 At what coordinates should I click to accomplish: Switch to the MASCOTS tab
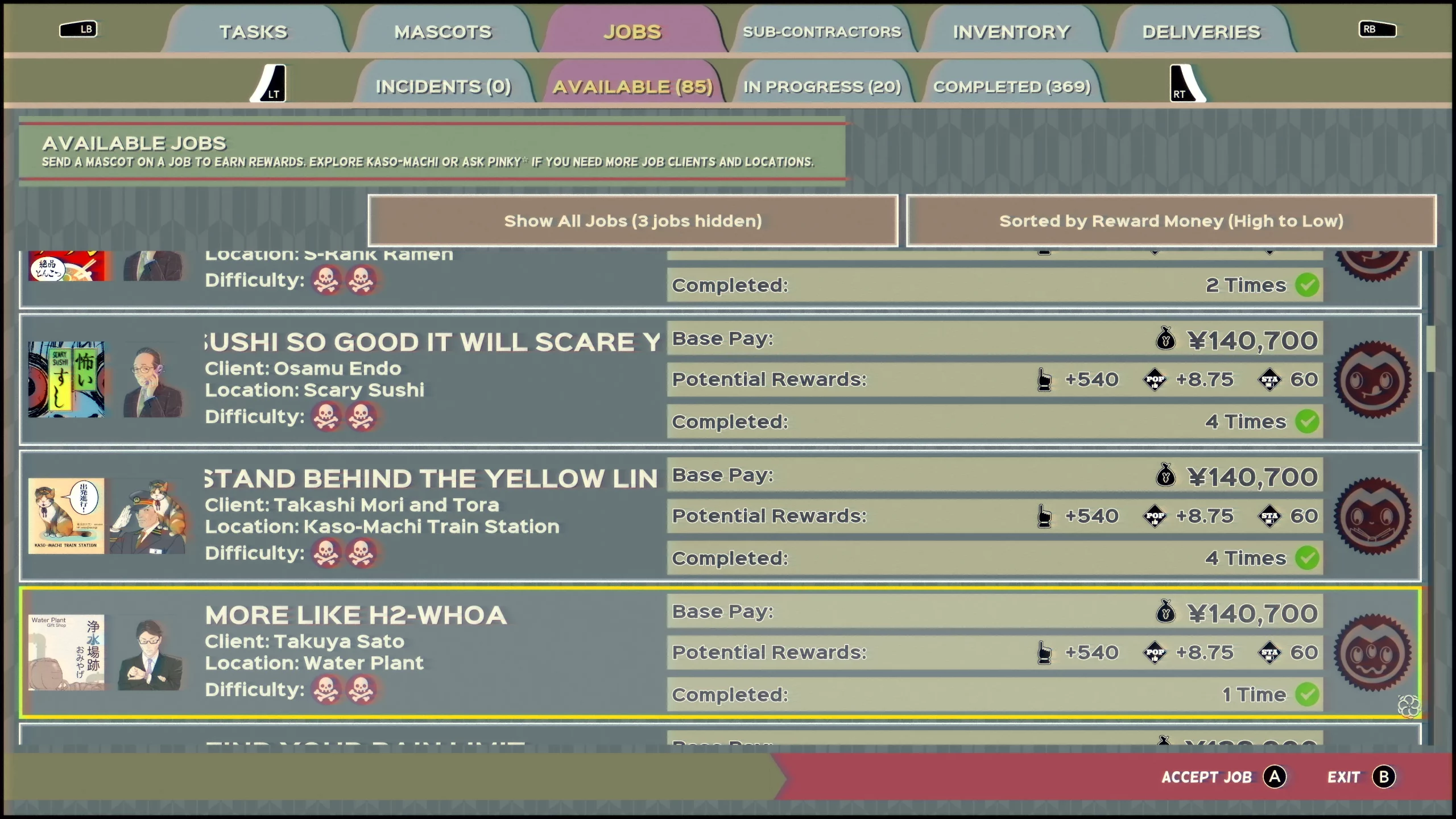tap(442, 32)
